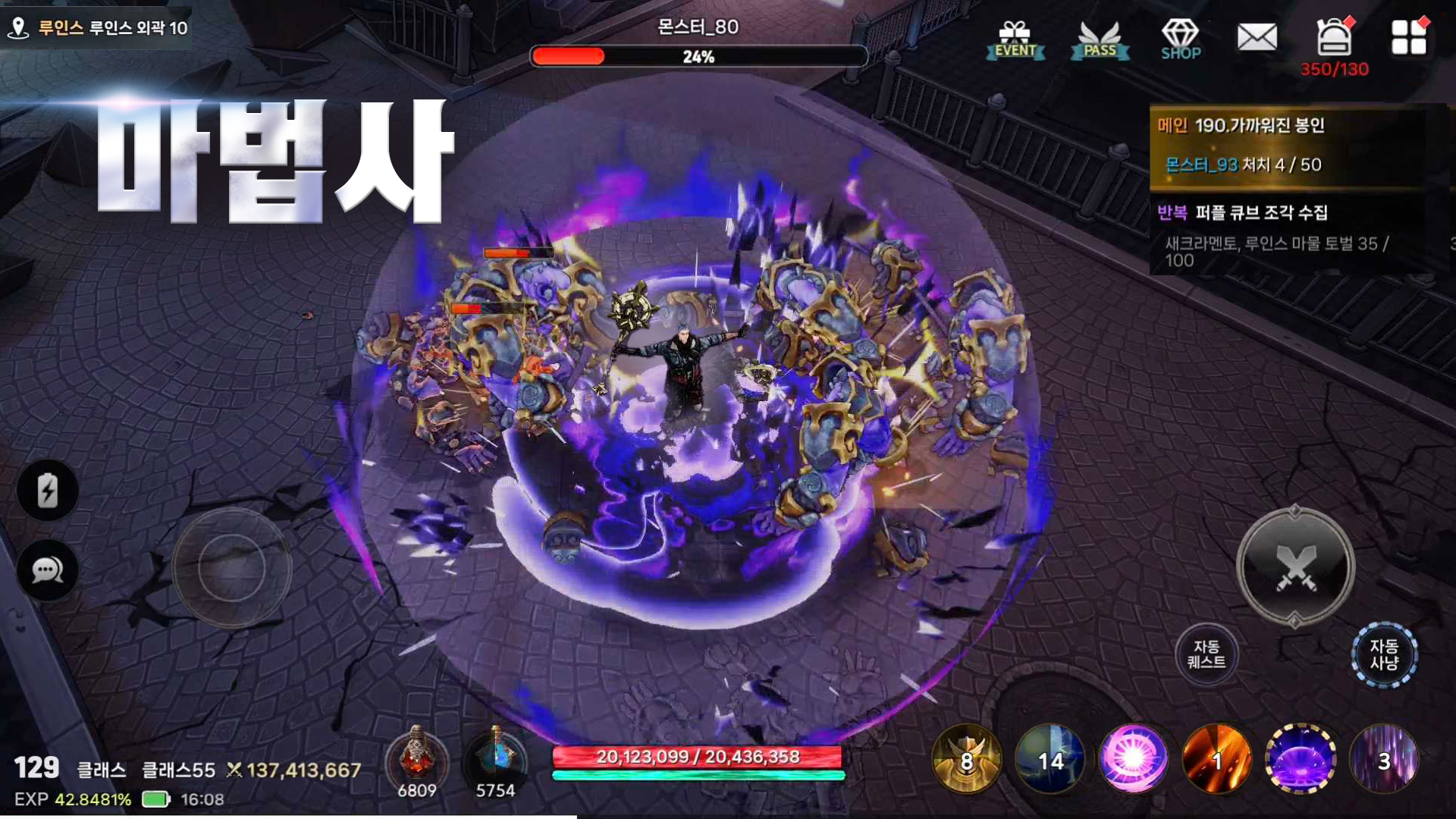1456x819 pixels.
Task: Use the red health potion
Action: tap(416, 758)
